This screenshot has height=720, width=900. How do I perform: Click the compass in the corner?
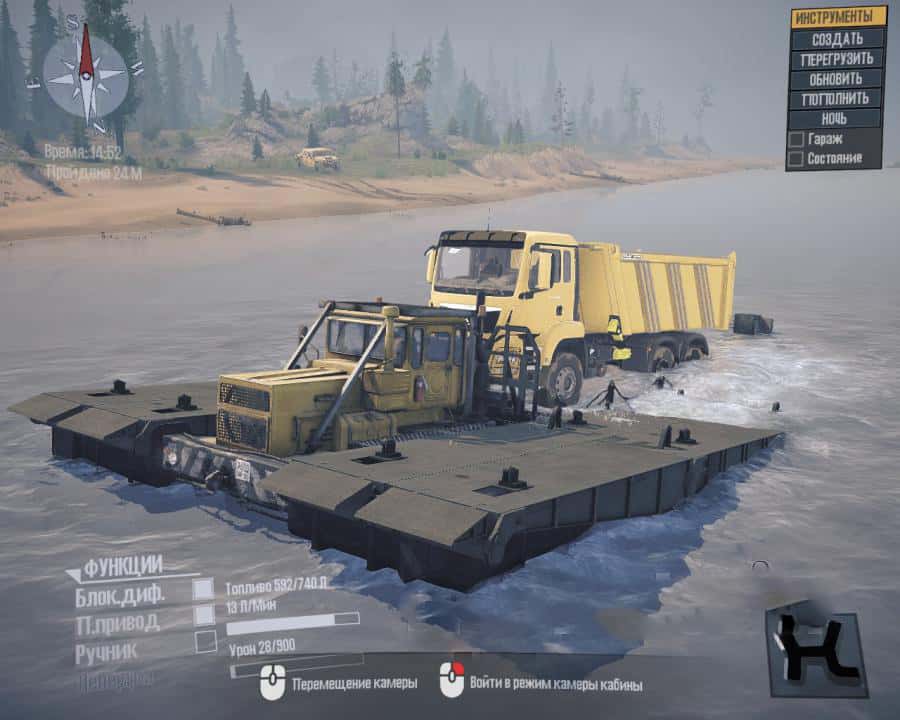point(85,75)
